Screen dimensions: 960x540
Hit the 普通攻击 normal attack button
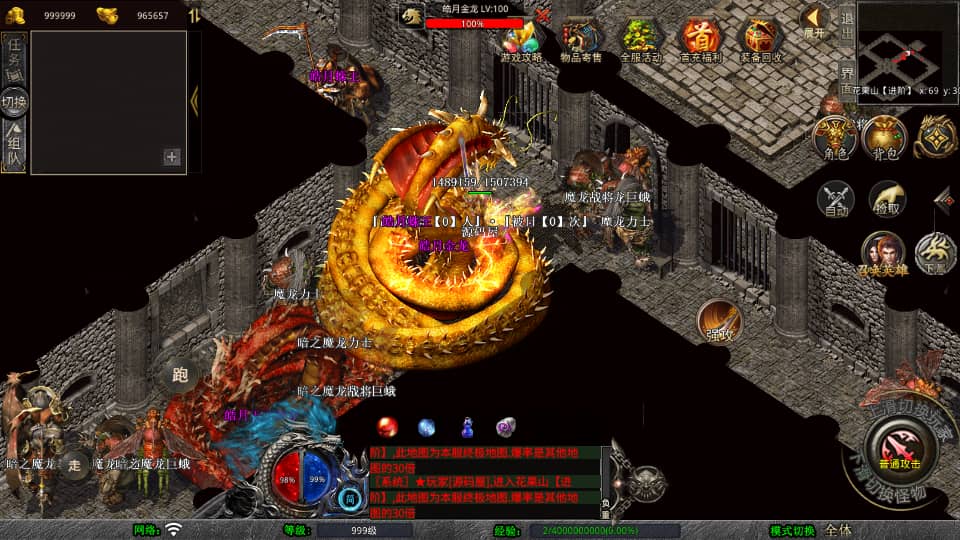896,445
